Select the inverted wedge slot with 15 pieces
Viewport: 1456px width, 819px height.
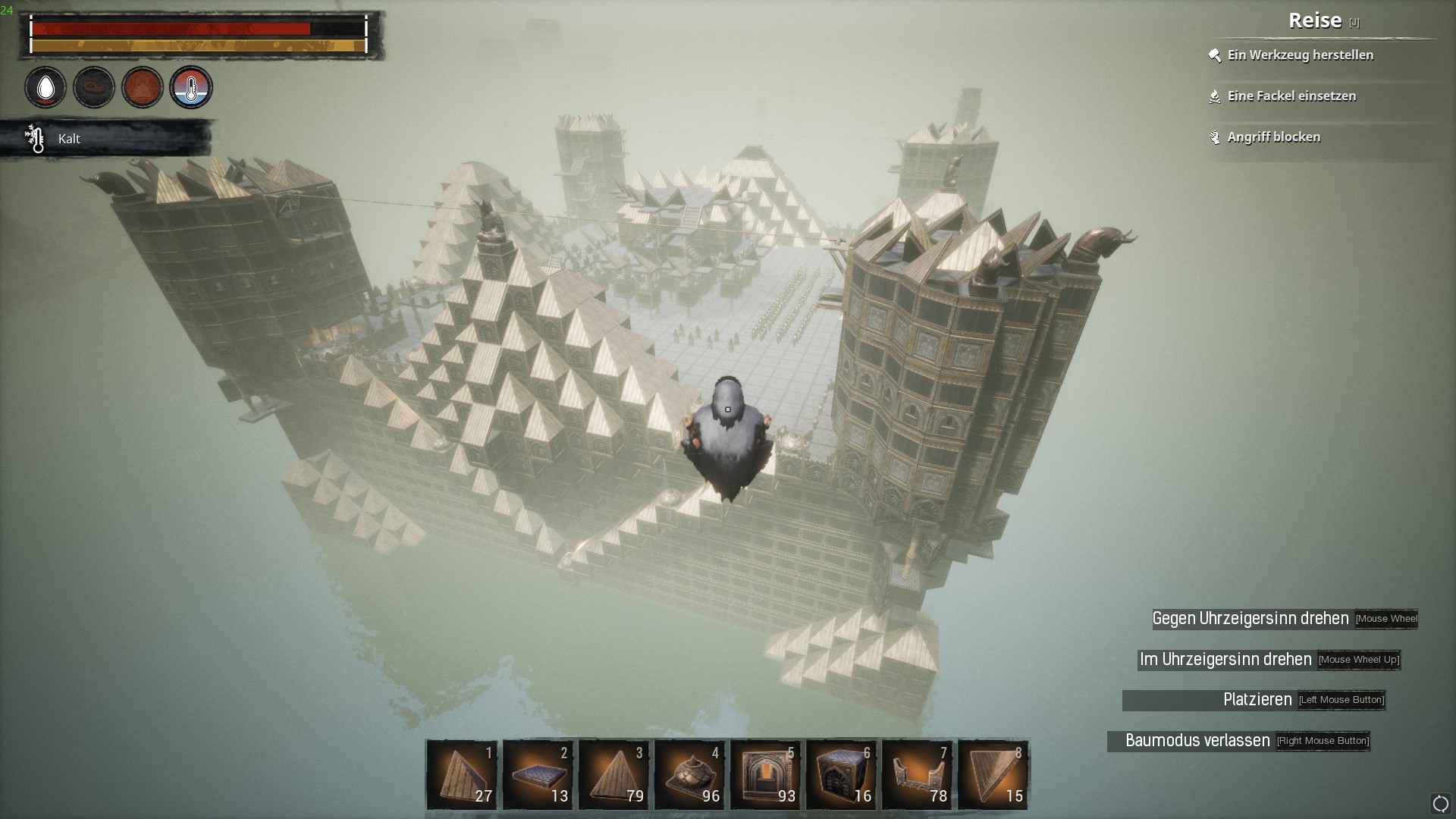tap(993, 774)
